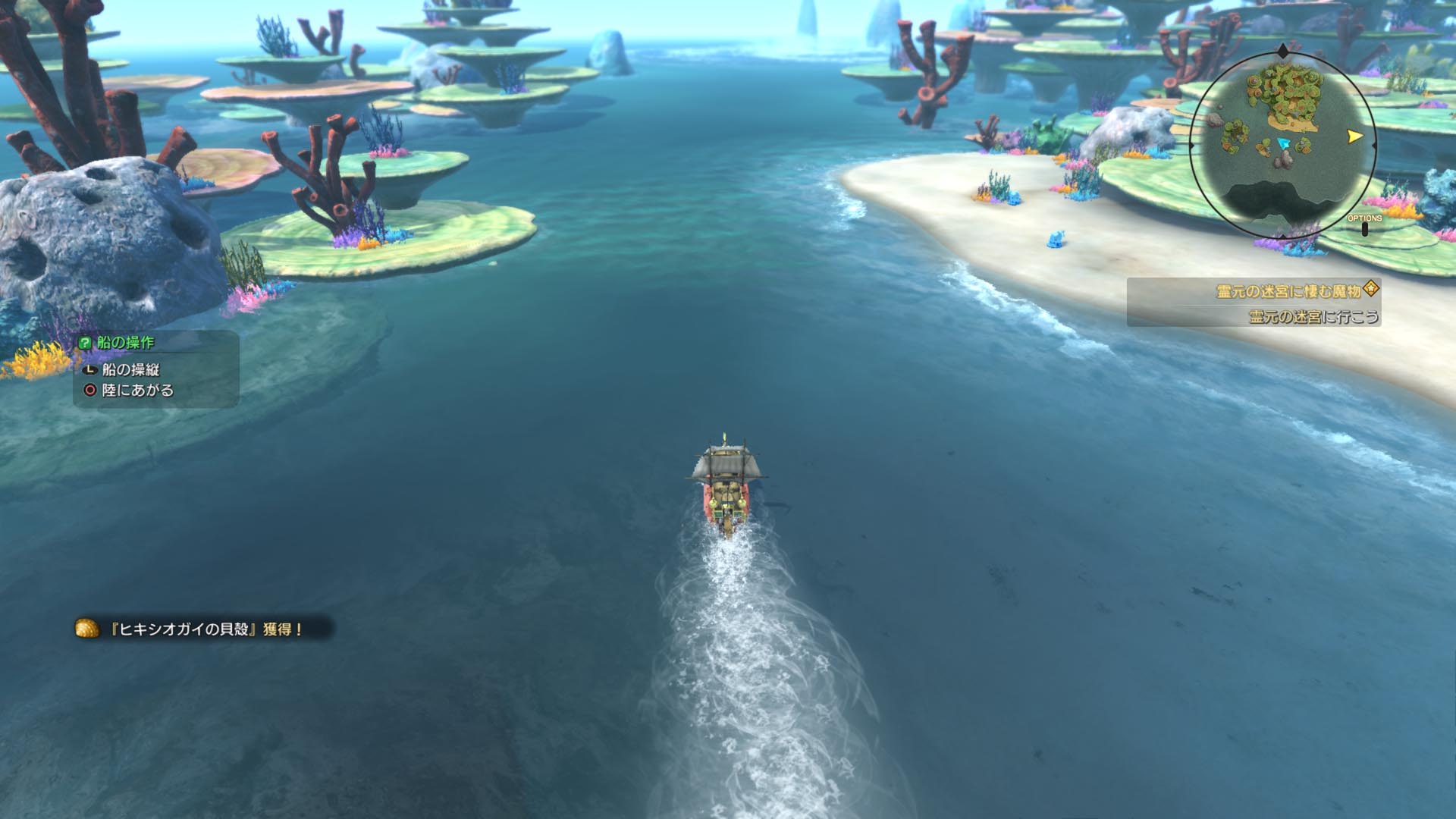Viewport: 1456px width, 819px height.
Task: Click the green question mark help icon
Action: (x=85, y=341)
